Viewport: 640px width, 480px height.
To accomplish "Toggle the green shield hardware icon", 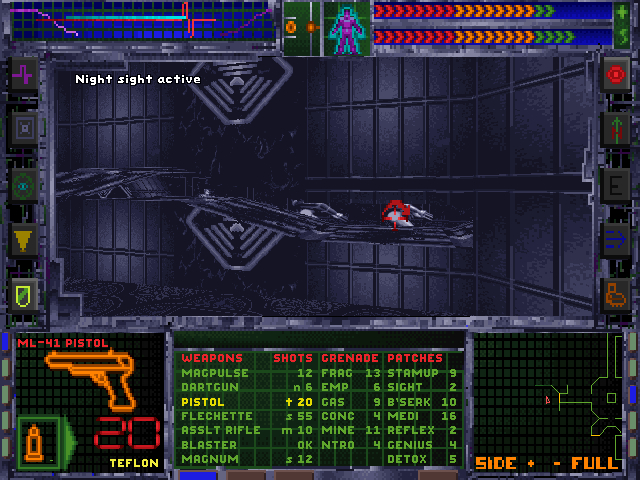I will coord(23,294).
